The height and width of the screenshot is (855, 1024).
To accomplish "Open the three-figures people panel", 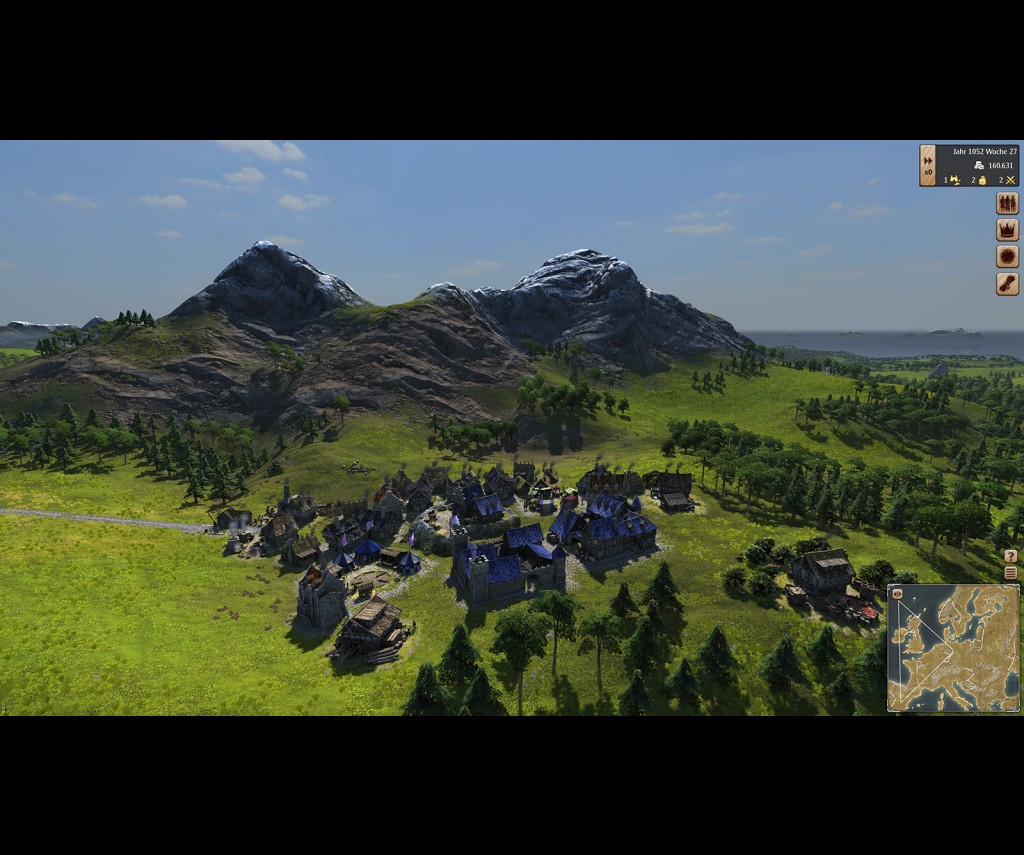I will (1007, 203).
